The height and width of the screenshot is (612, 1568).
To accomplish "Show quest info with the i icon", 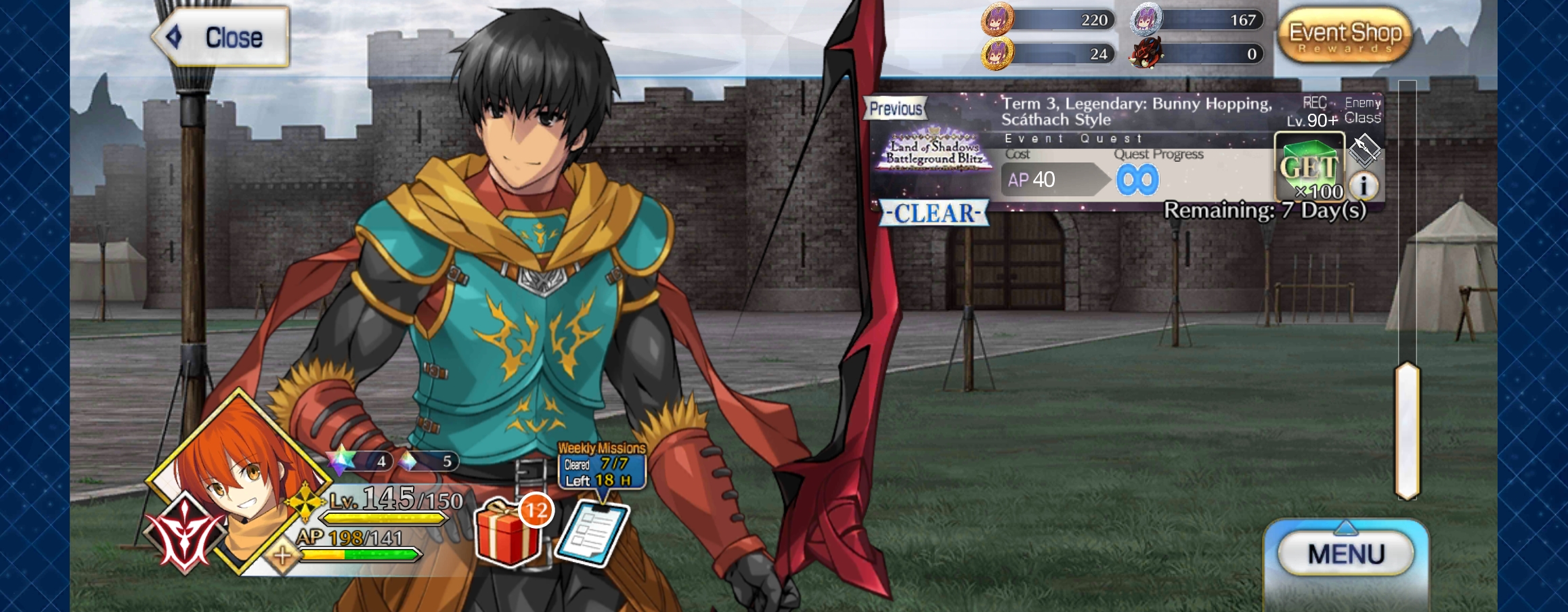I will click(1364, 185).
